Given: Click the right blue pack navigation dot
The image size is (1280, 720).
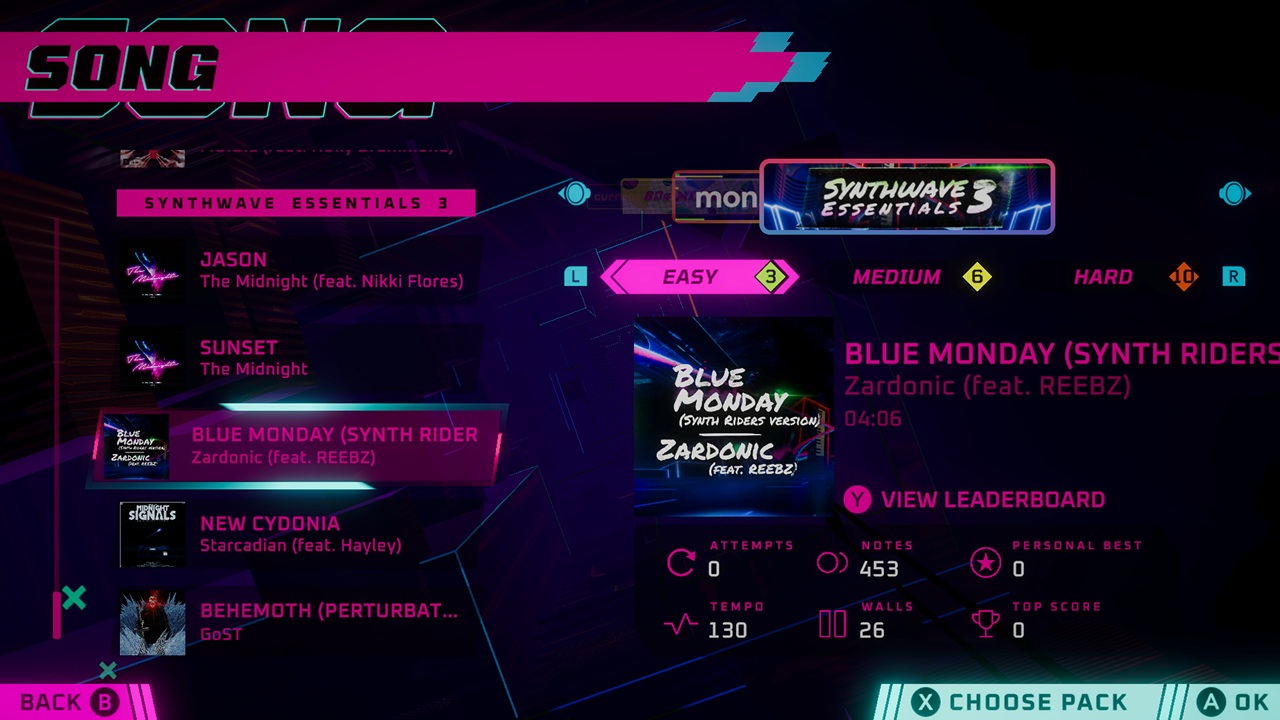Looking at the screenshot, I should 1235,194.
